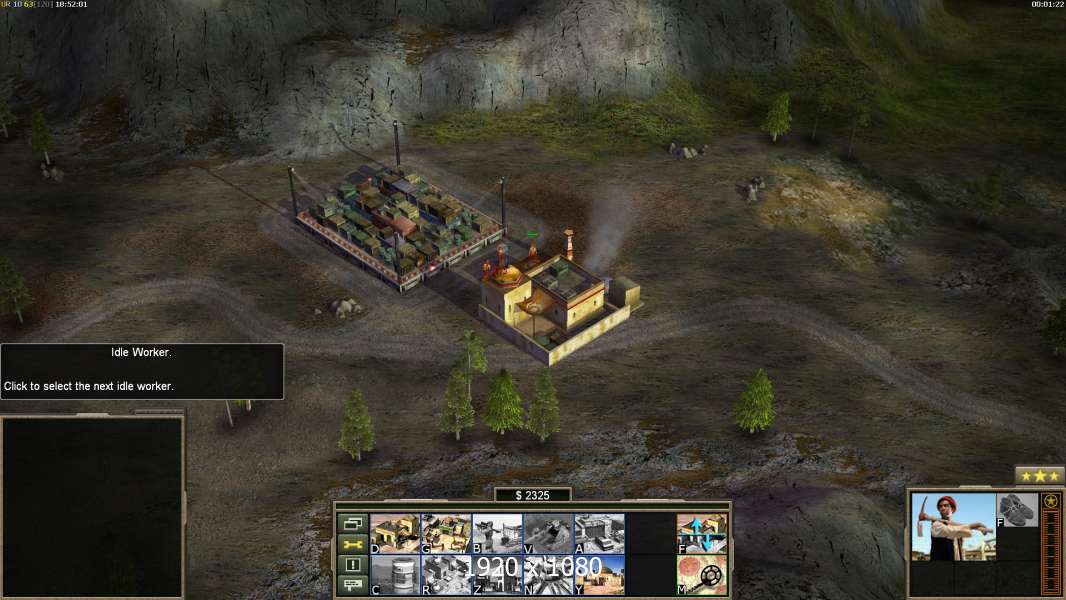The height and width of the screenshot is (600, 1066).
Task: Click on the minimap panel
Action: pyautogui.click(x=92, y=507)
